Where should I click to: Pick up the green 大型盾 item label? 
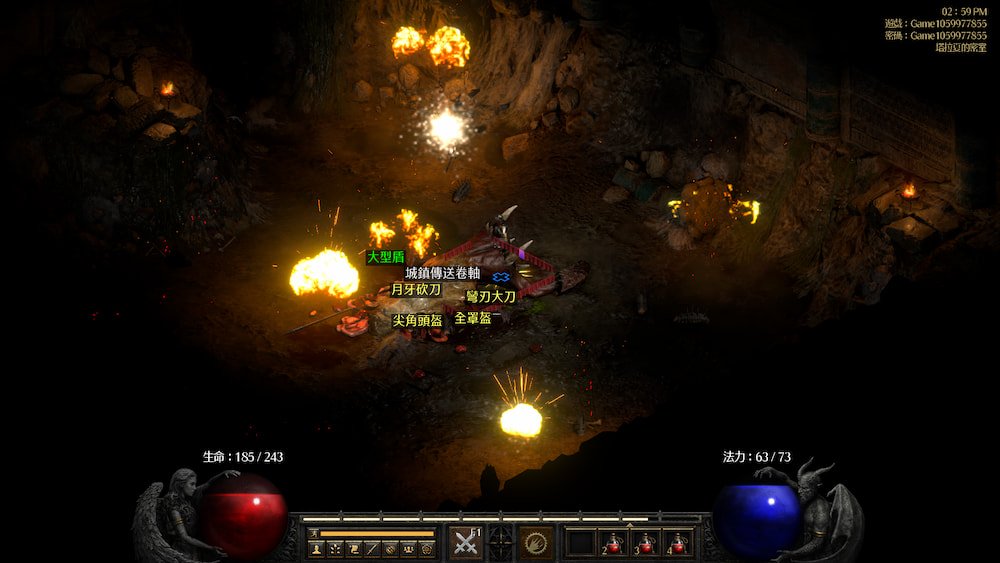click(385, 257)
